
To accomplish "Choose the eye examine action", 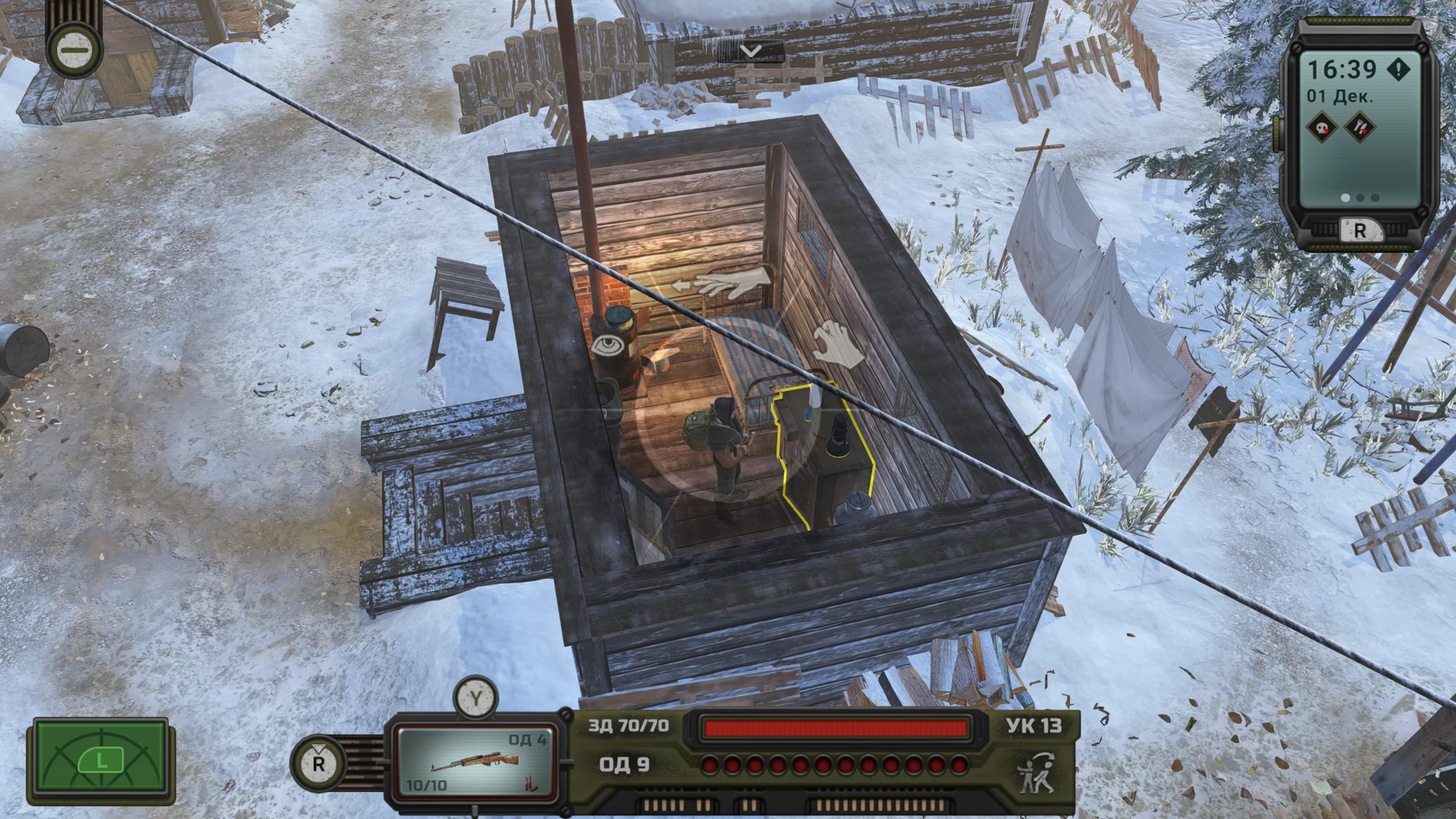I will pos(609,345).
